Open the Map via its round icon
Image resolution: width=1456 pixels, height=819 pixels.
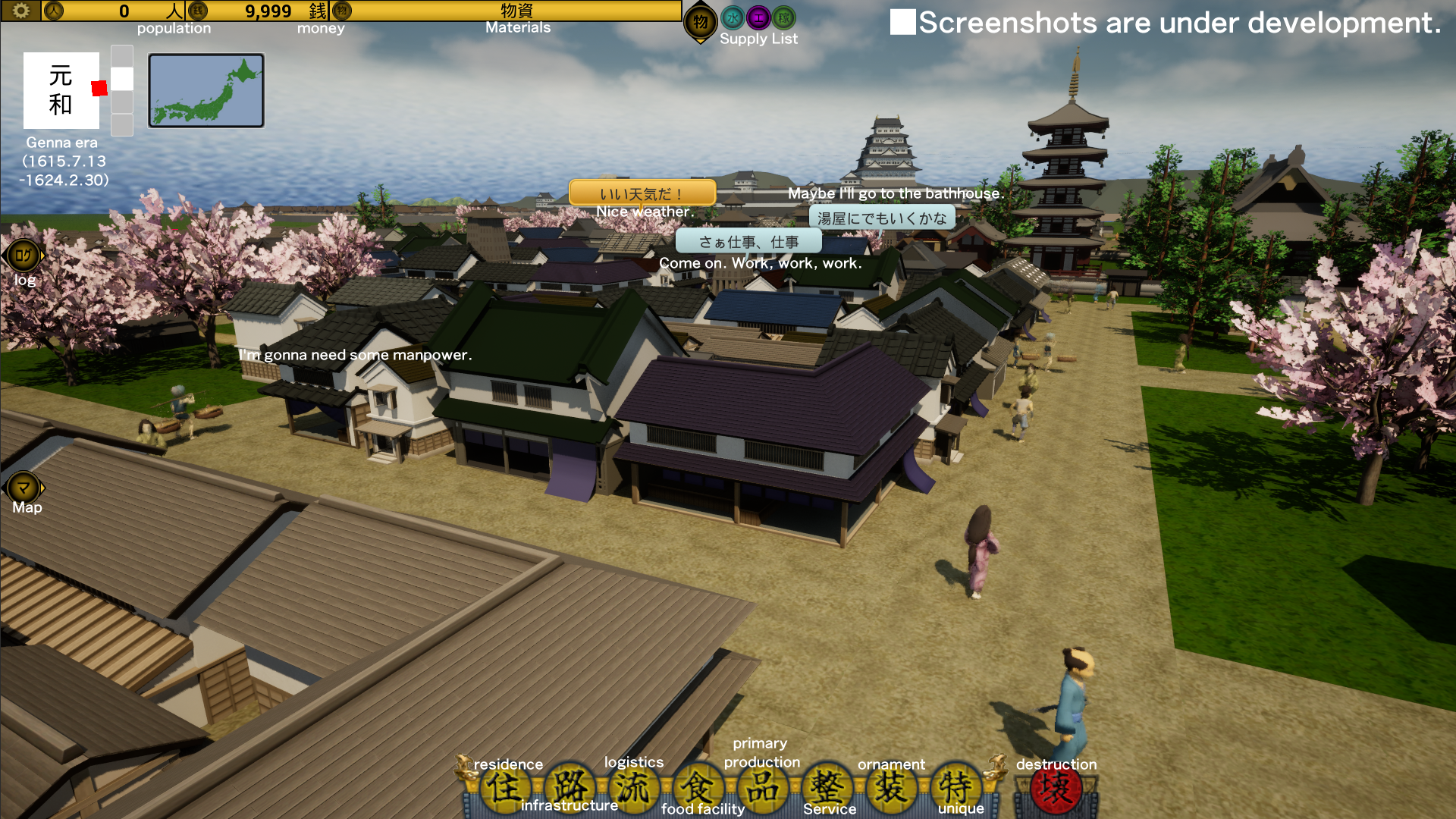pos(23,485)
